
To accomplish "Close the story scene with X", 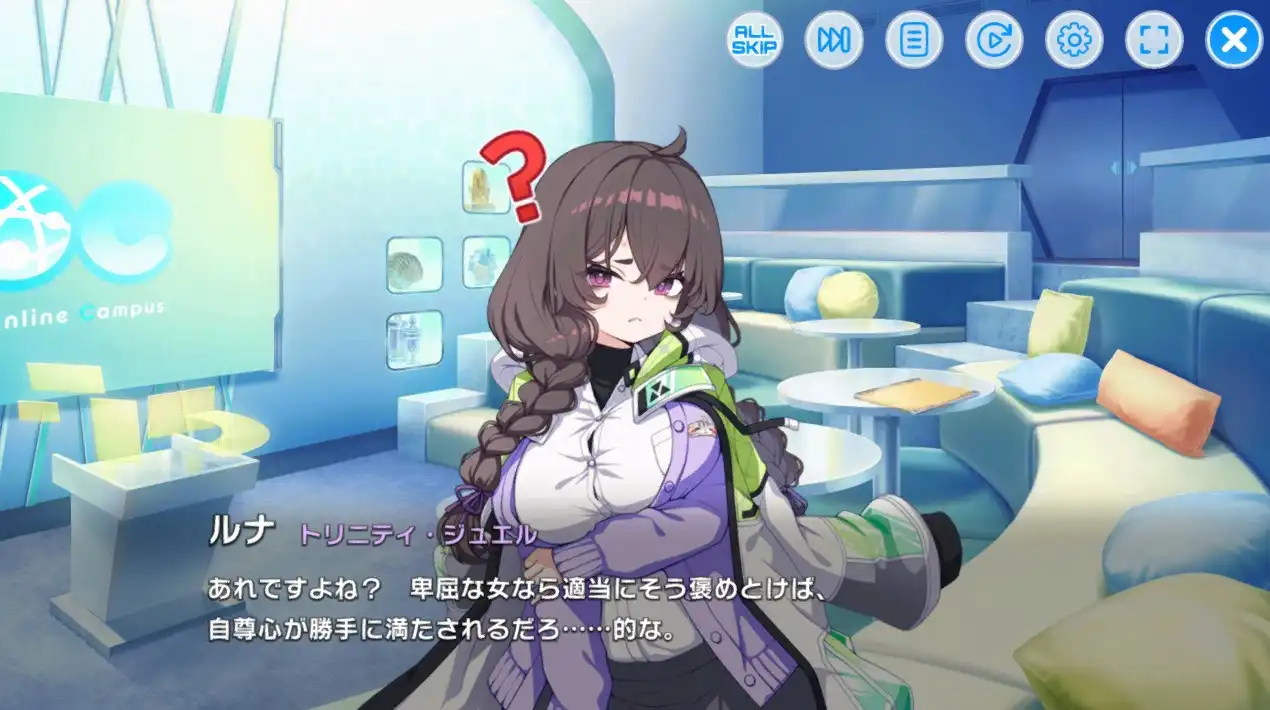I will (1235, 40).
